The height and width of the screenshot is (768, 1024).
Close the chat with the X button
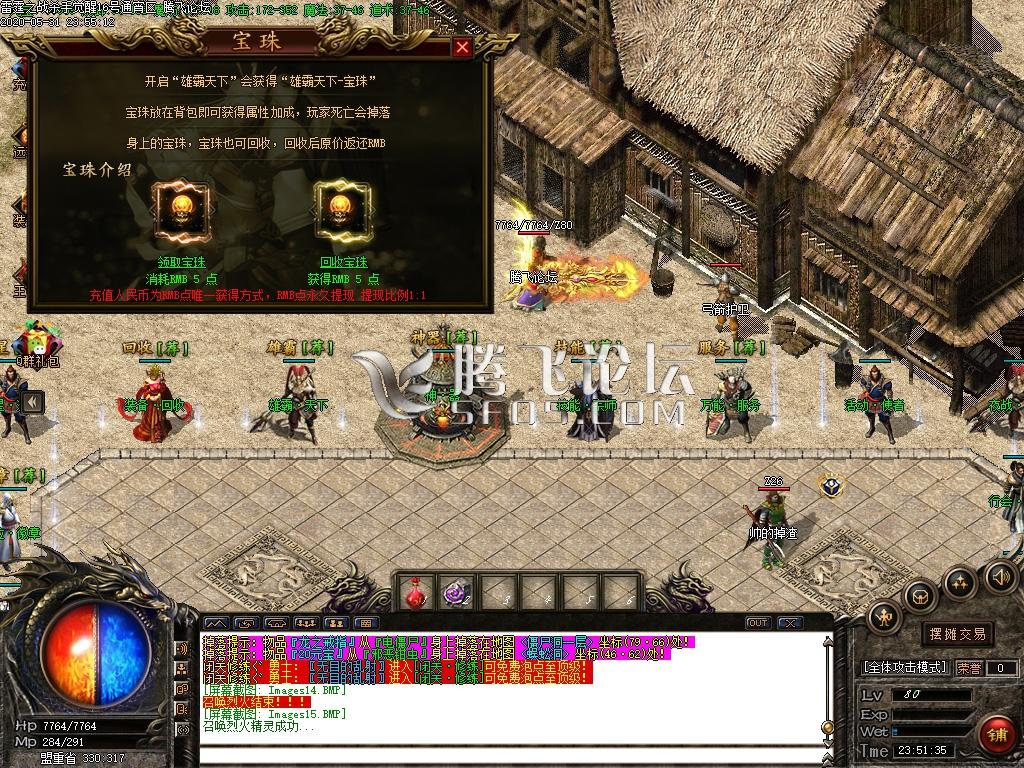click(x=790, y=623)
